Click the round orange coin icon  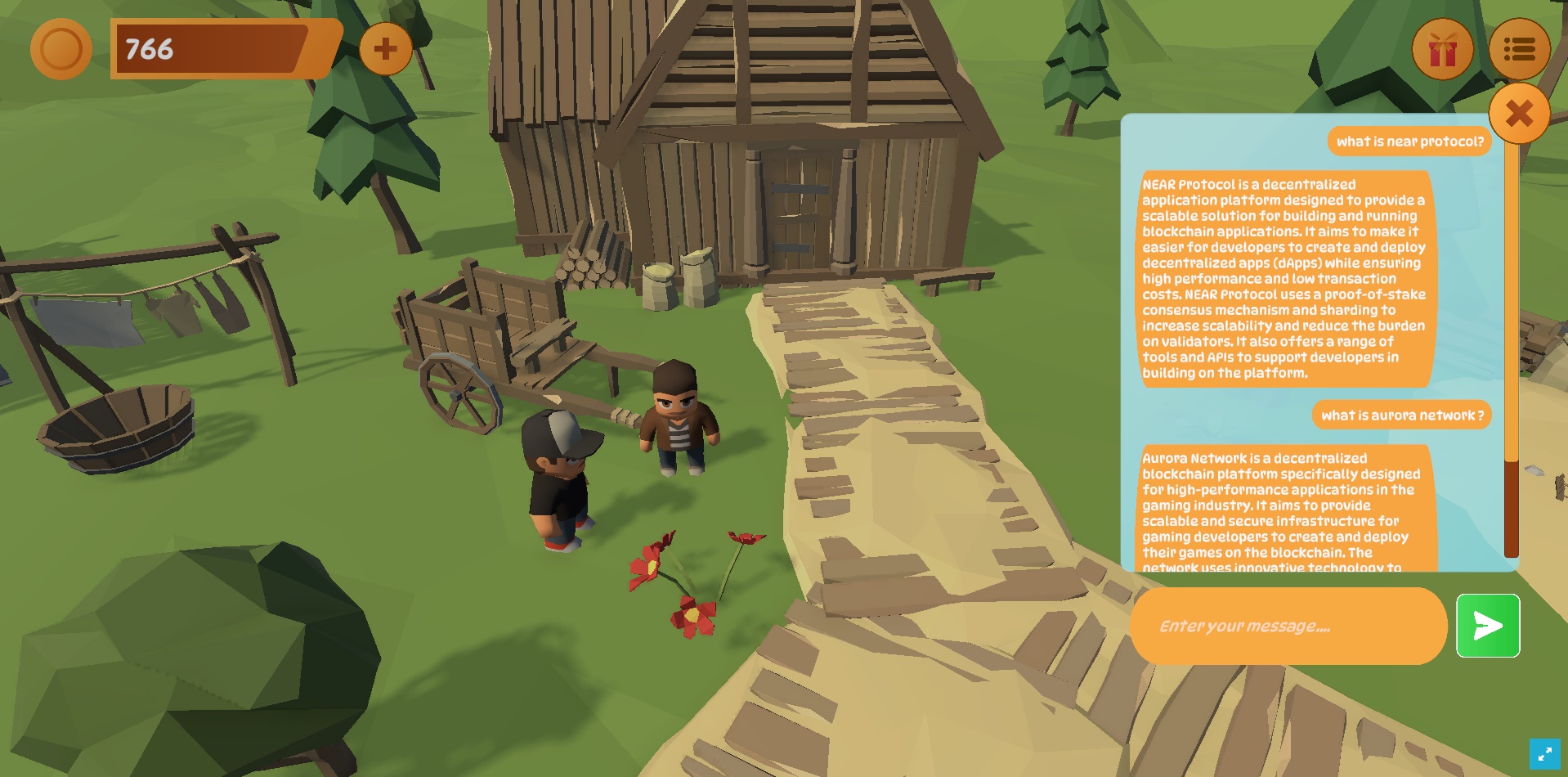[61, 49]
